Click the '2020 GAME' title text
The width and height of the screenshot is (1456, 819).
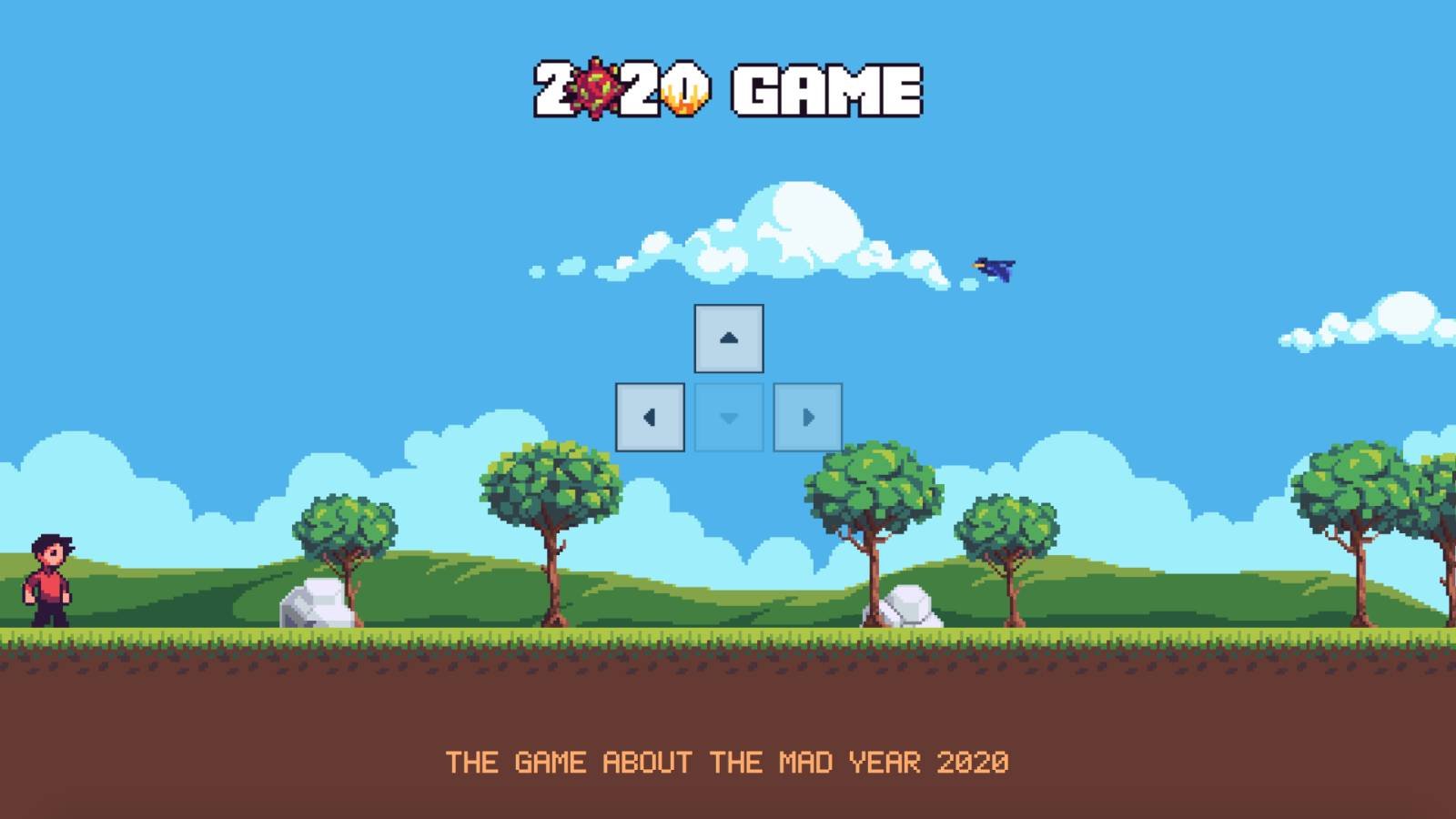[x=728, y=88]
